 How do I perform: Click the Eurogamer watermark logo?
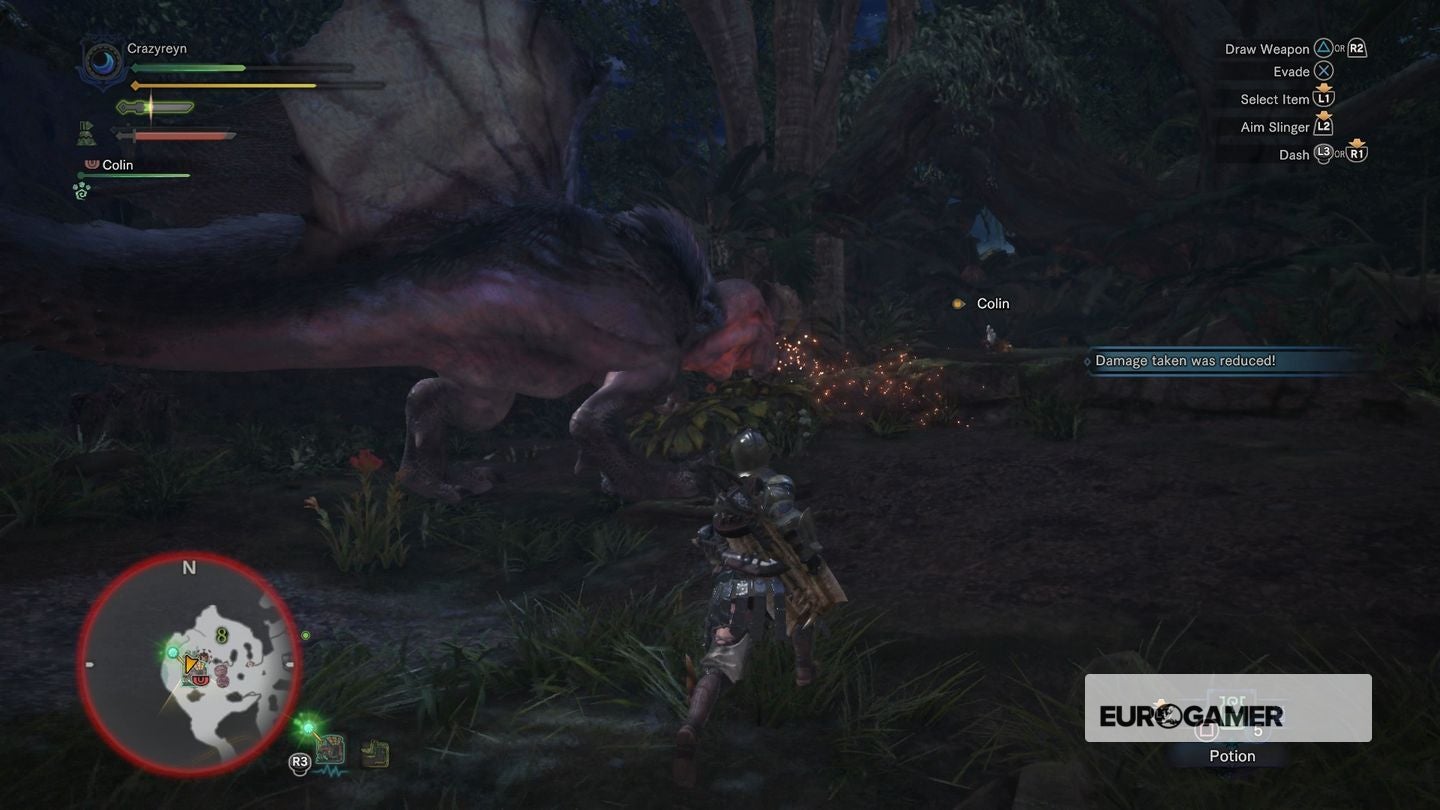tap(1193, 714)
